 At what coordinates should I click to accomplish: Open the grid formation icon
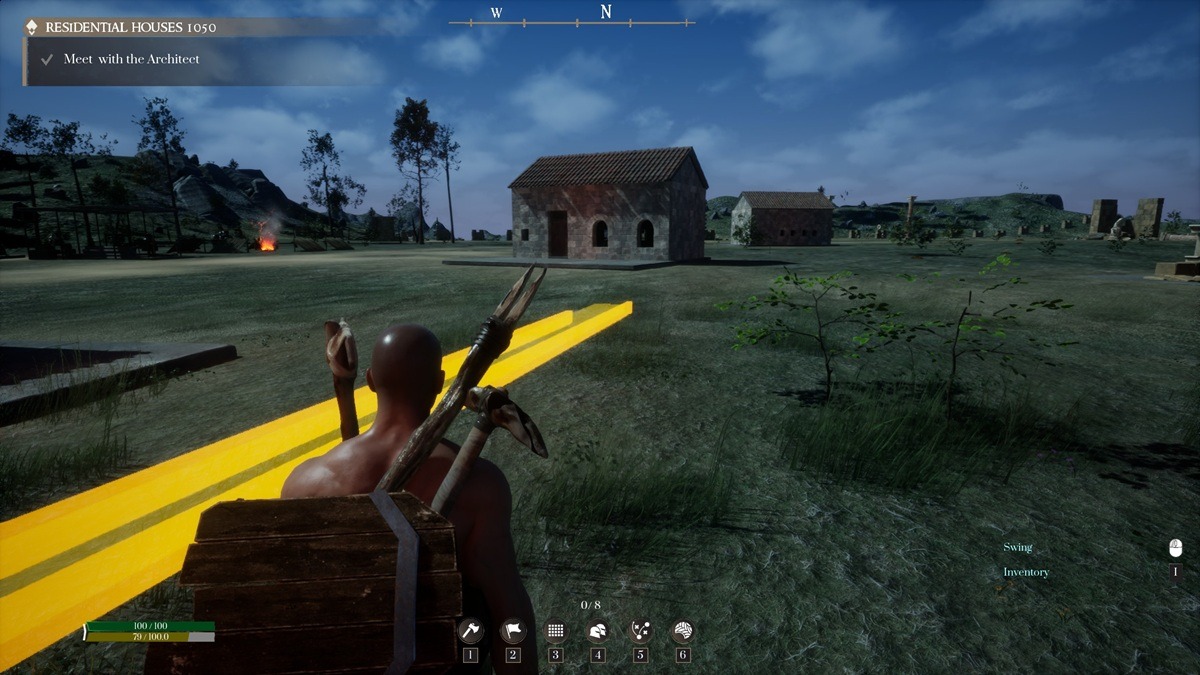click(556, 631)
